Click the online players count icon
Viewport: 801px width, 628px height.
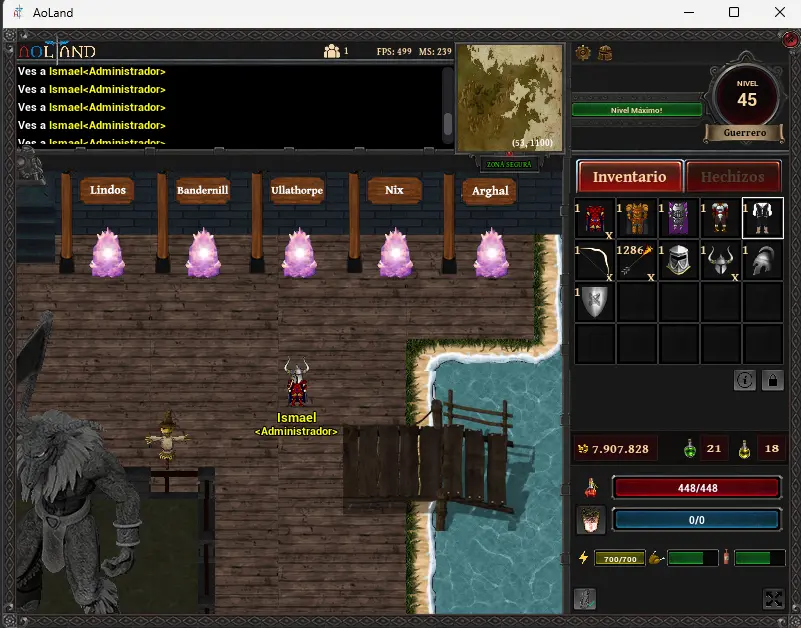click(x=332, y=51)
